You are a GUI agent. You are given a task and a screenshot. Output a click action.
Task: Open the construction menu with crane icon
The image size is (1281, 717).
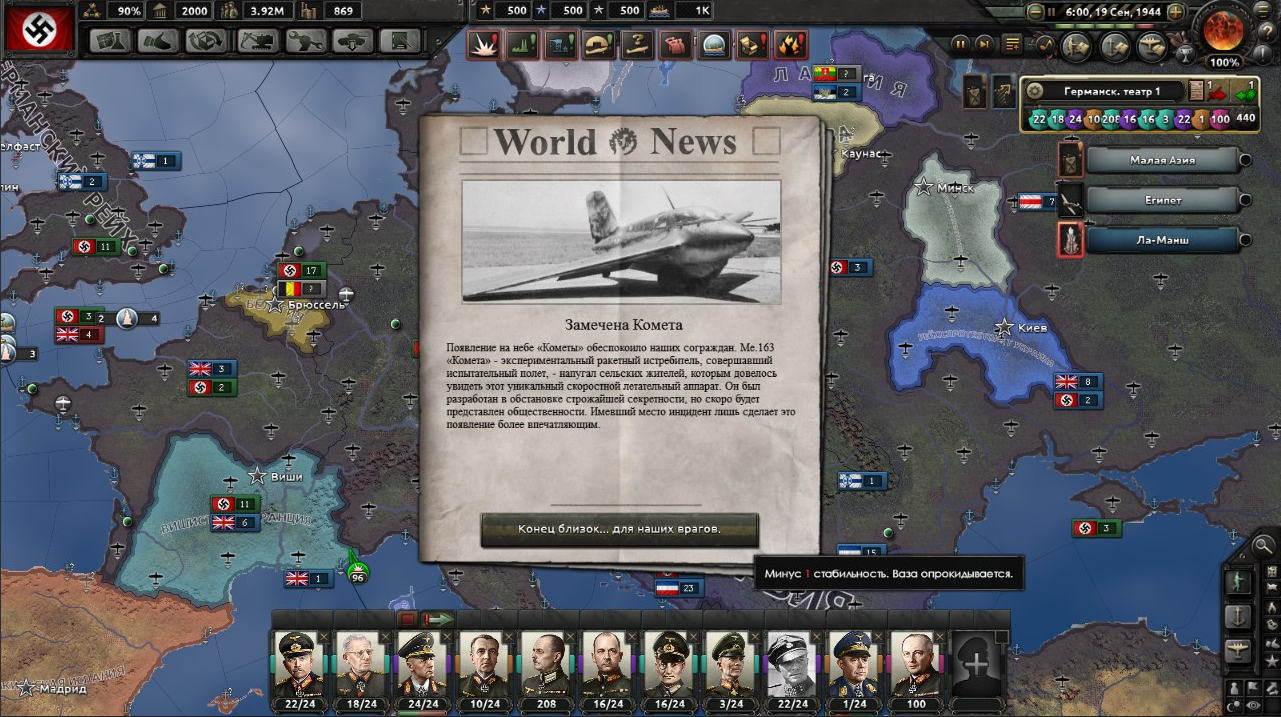(x=259, y=41)
